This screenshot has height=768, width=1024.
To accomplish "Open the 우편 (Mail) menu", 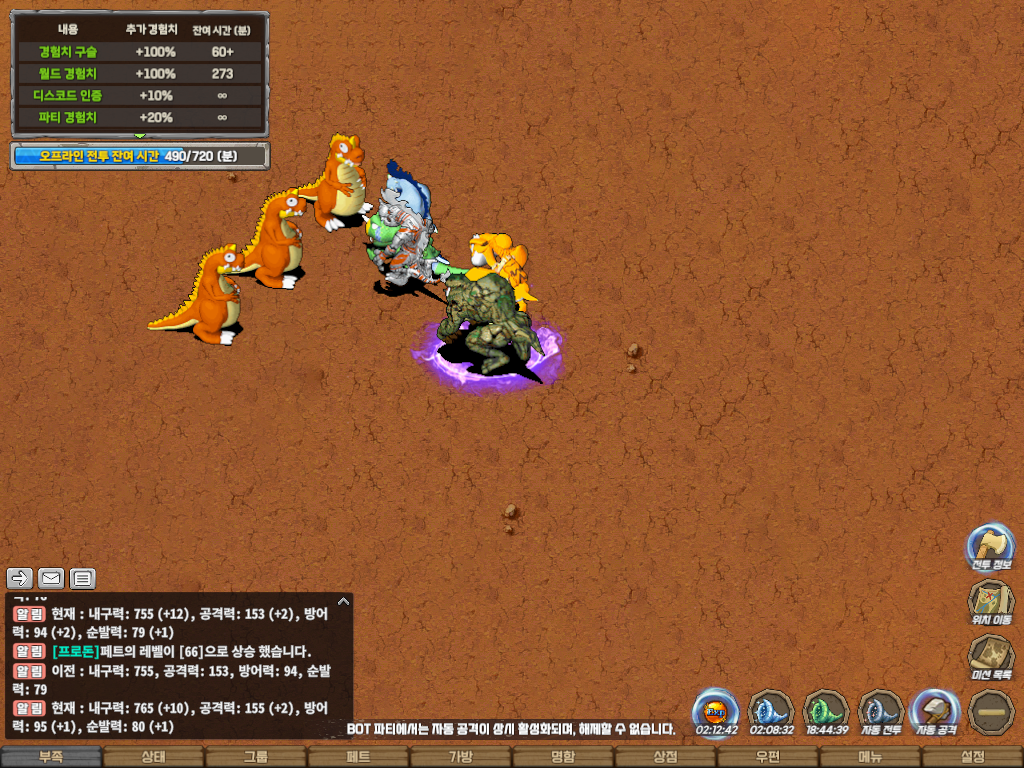I will 767,757.
